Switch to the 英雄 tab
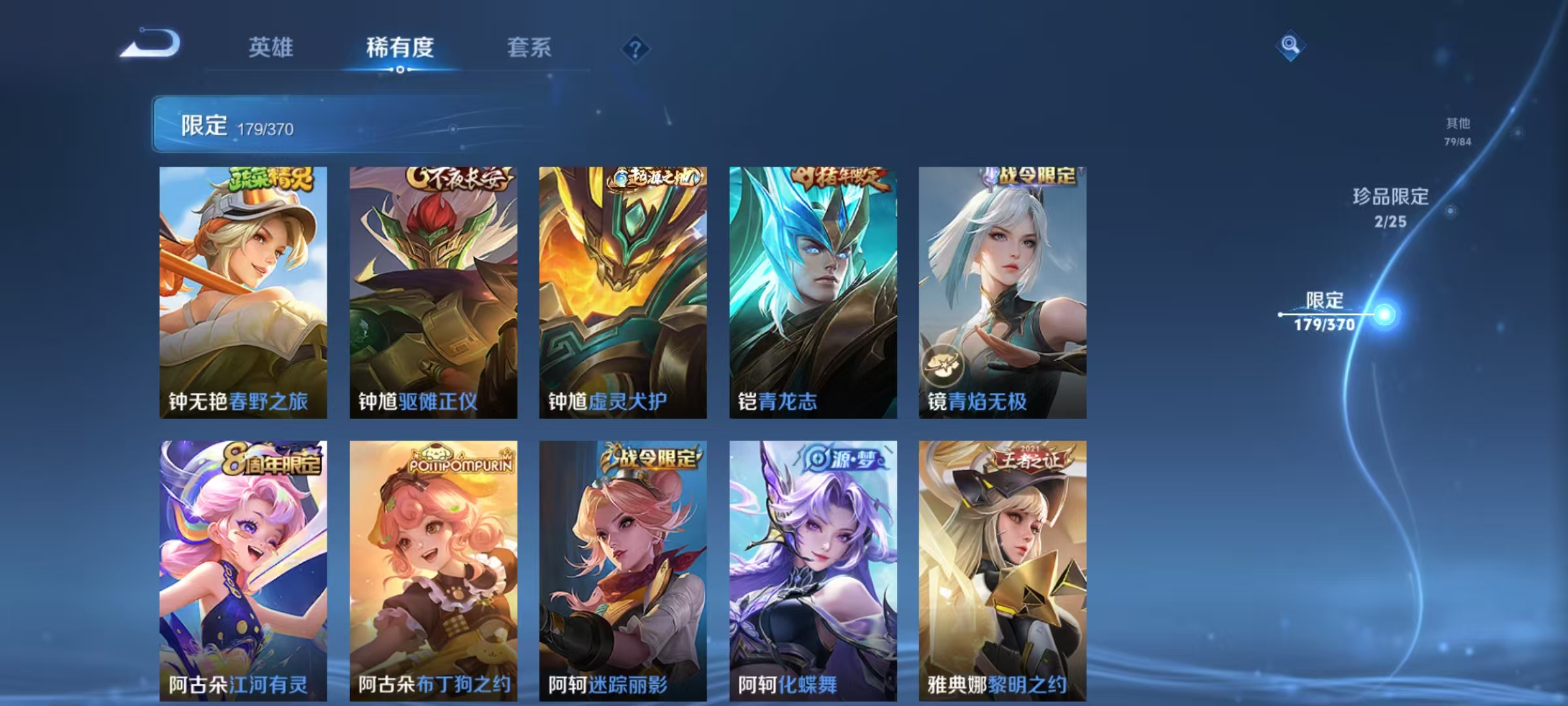Image resolution: width=1568 pixels, height=706 pixels. click(x=272, y=47)
